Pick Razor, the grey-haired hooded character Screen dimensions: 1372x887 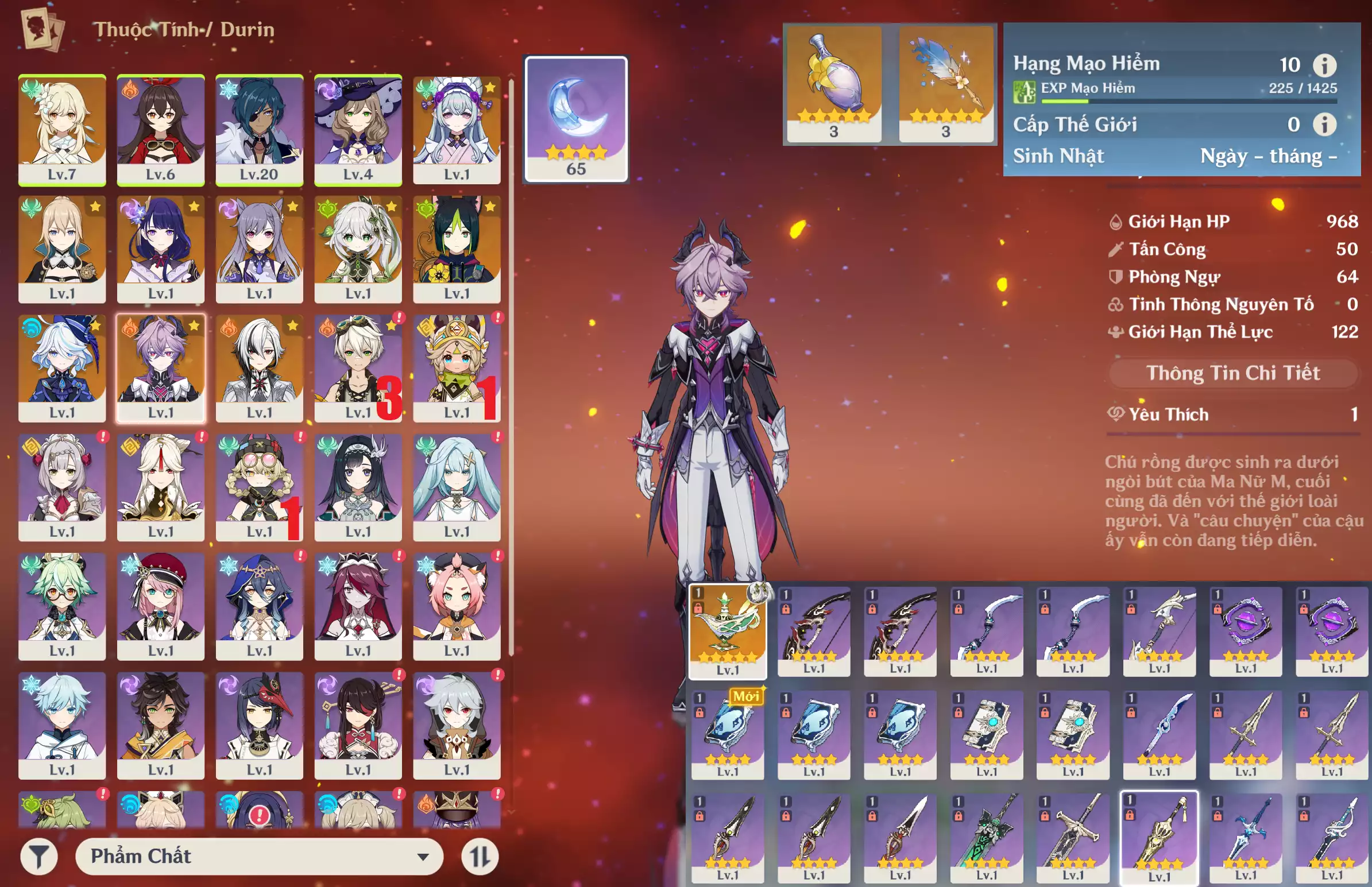[456, 725]
